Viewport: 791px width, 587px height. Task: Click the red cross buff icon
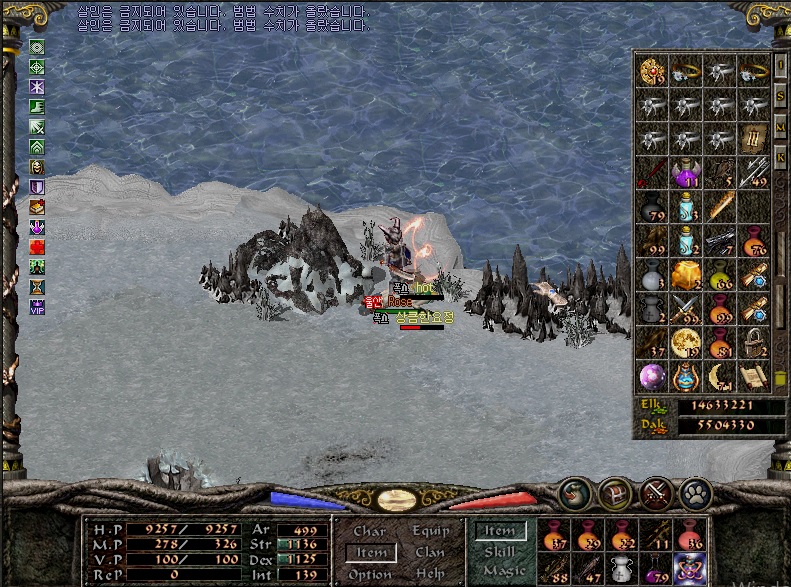point(37,247)
